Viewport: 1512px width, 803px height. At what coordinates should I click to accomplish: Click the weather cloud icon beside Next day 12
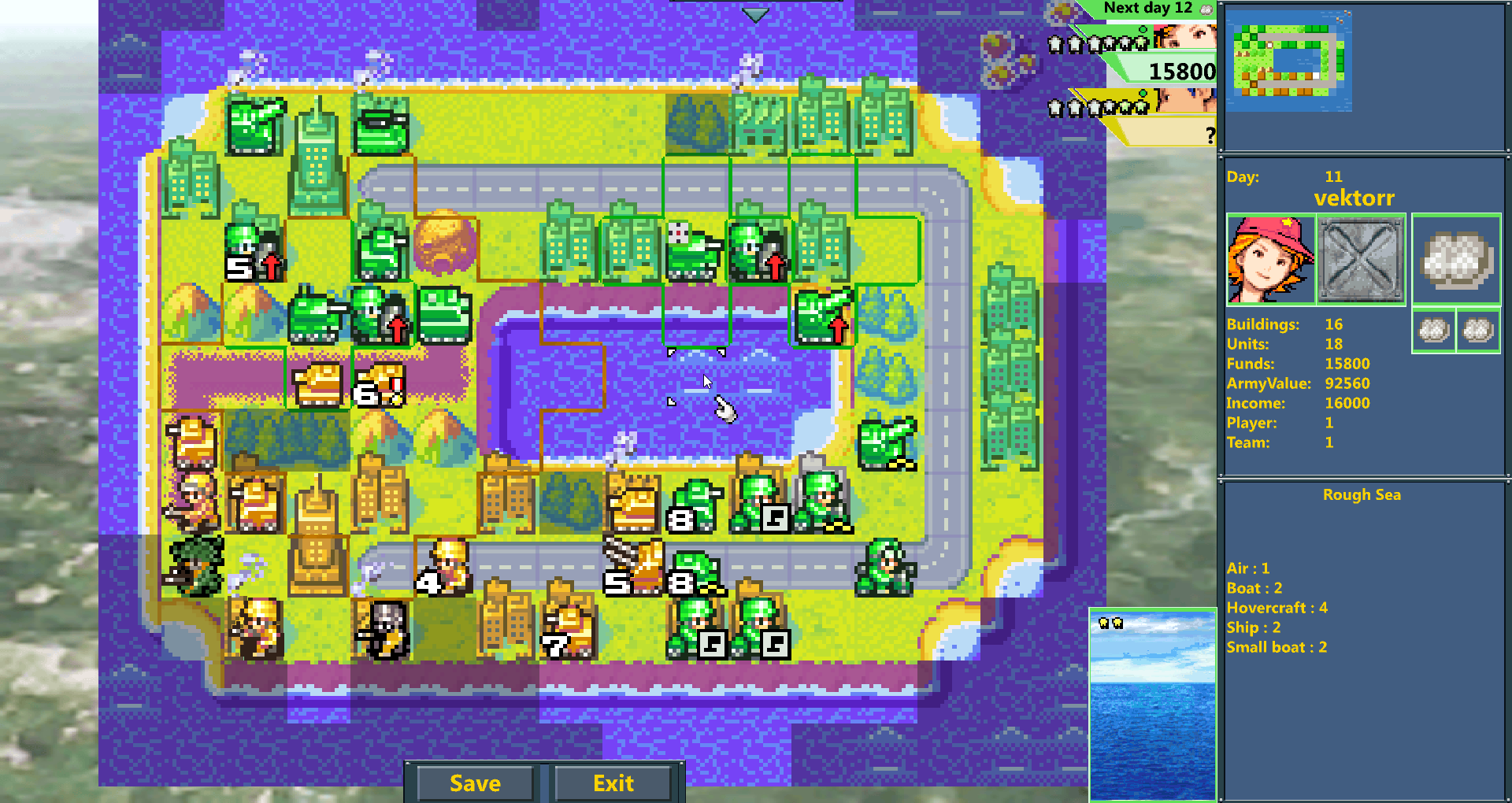click(1206, 9)
